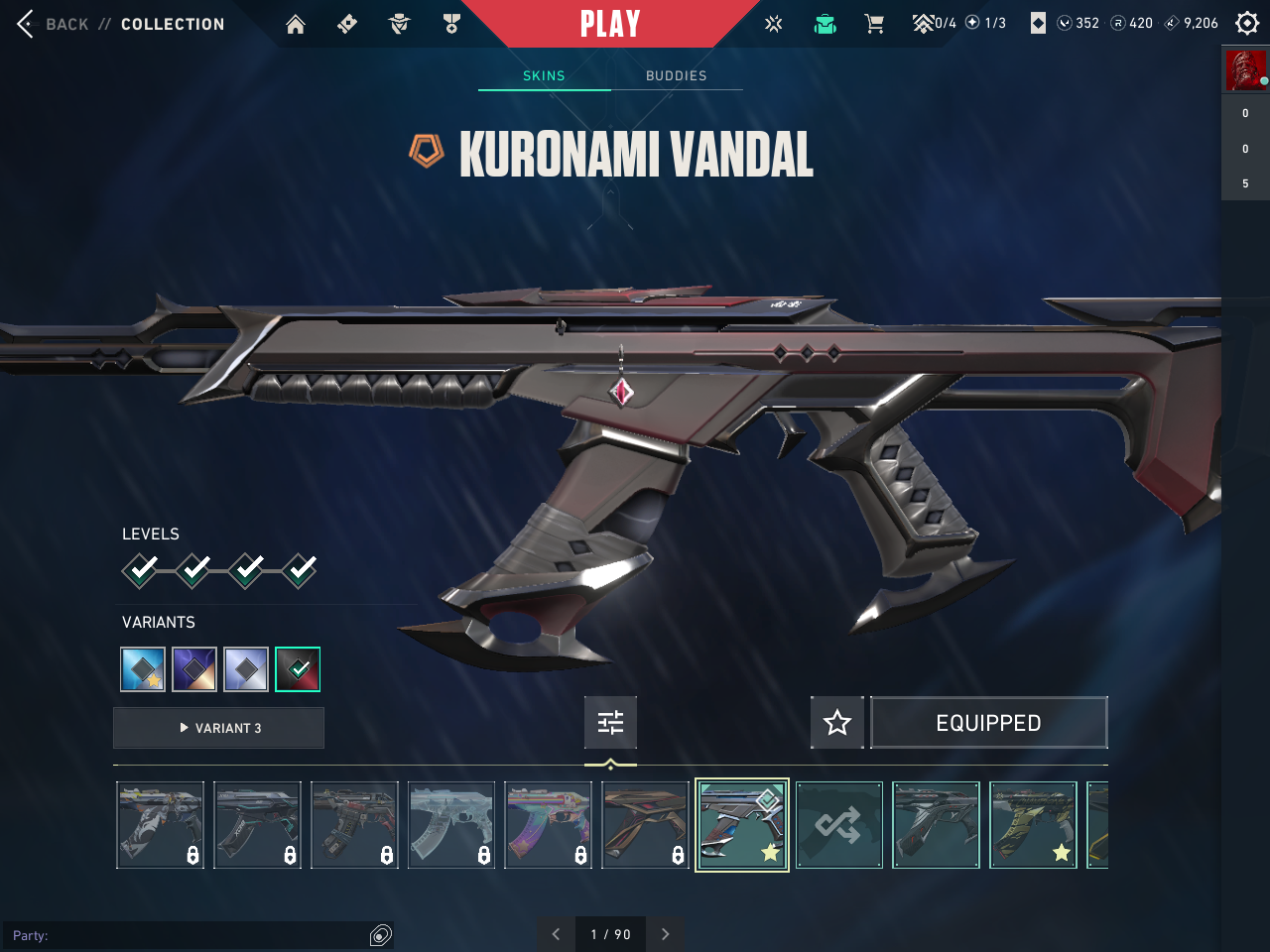Select the Skins tab

544,75
